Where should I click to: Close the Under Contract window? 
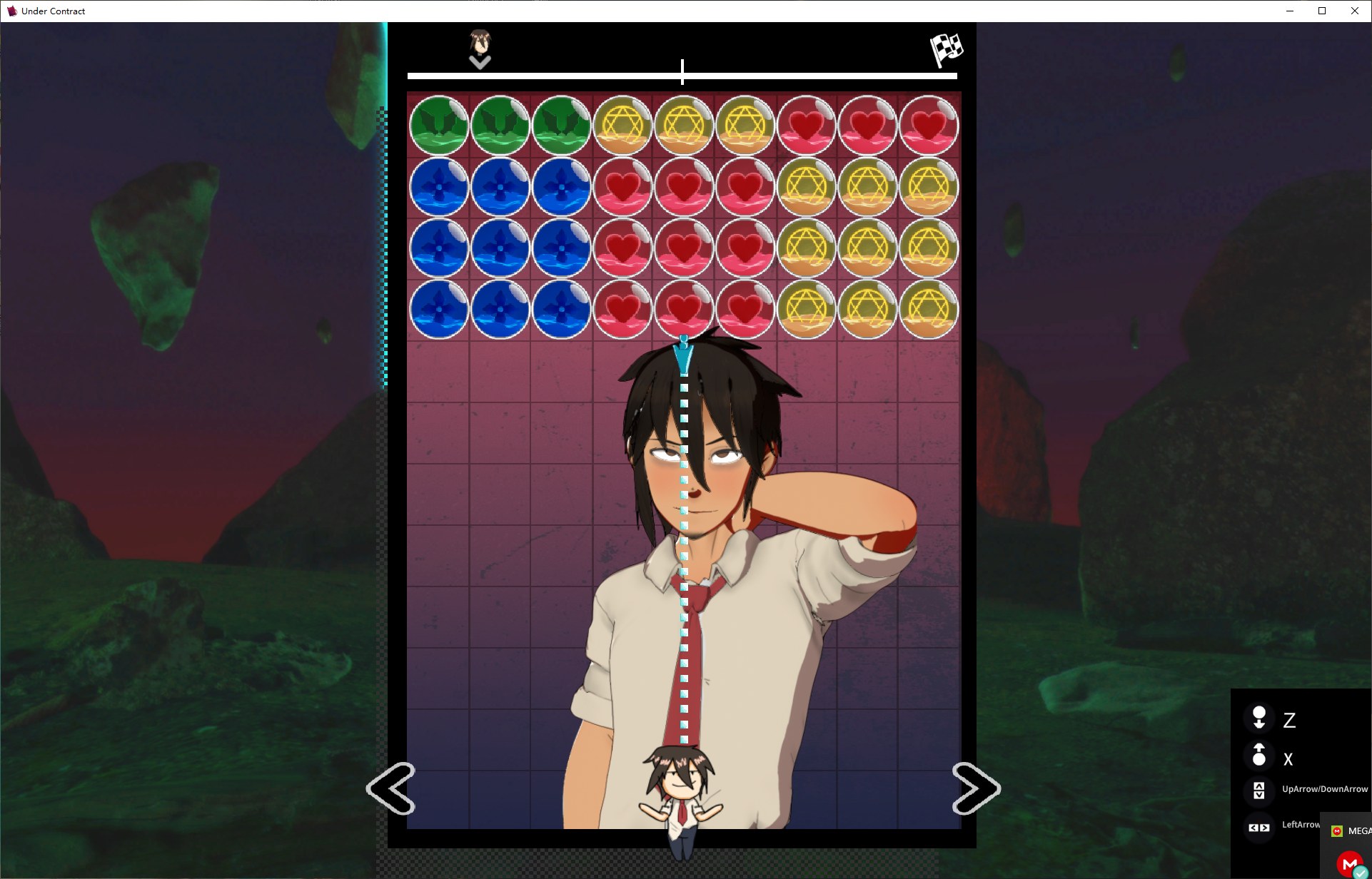1354,11
